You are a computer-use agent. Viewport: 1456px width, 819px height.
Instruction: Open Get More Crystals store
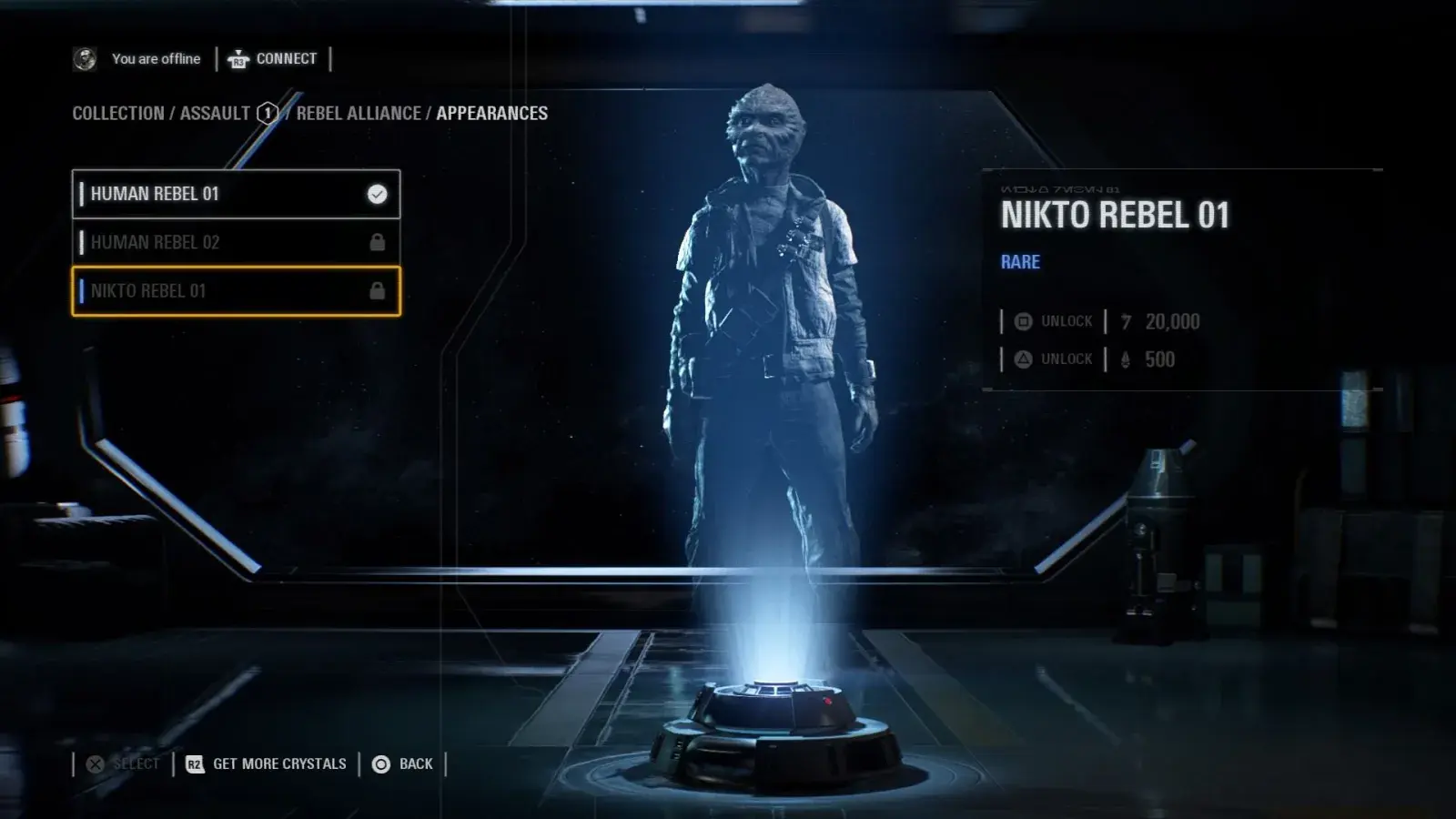(267, 764)
